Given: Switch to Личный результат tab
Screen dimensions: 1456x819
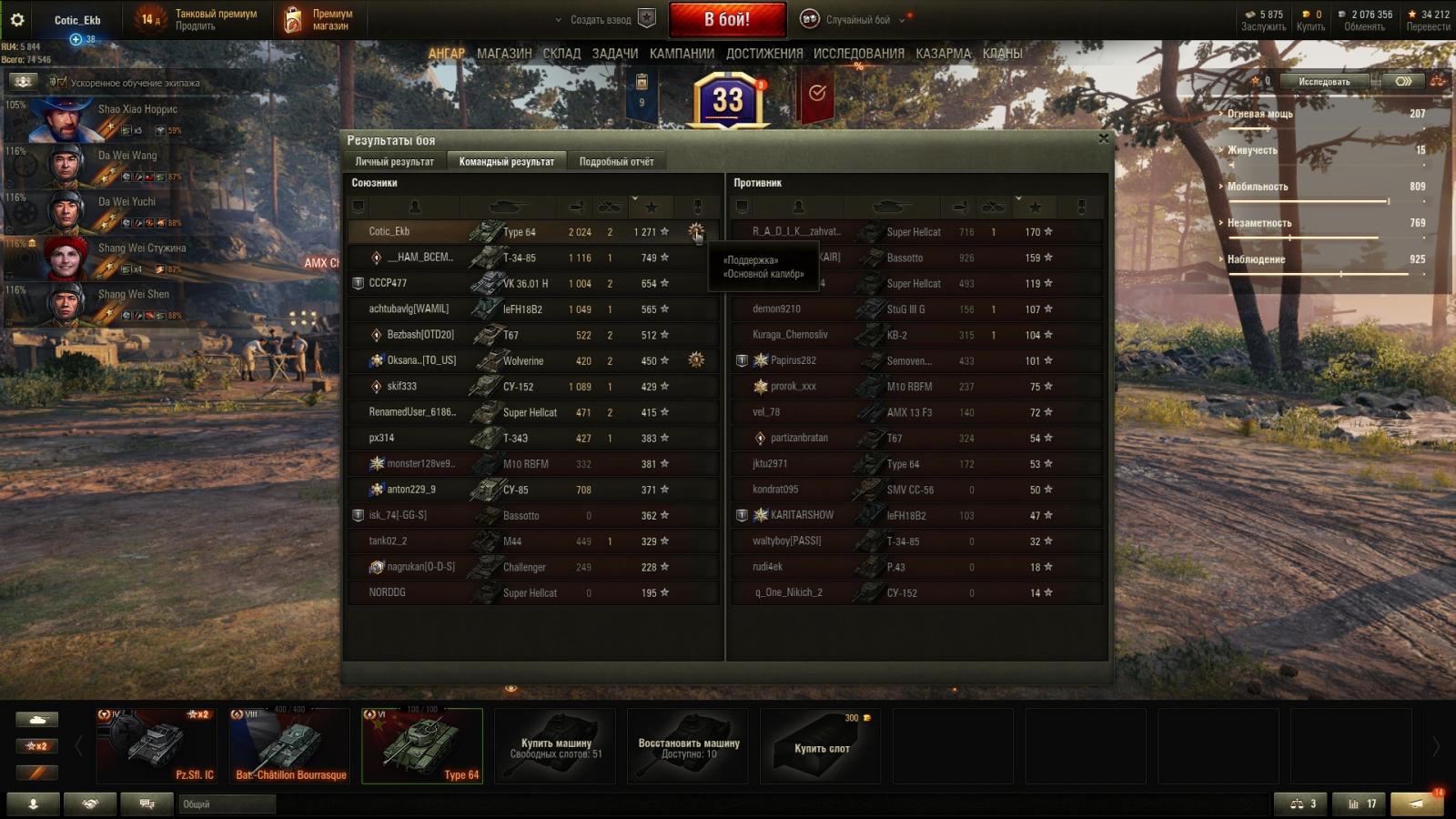Looking at the screenshot, I should pyautogui.click(x=394, y=162).
